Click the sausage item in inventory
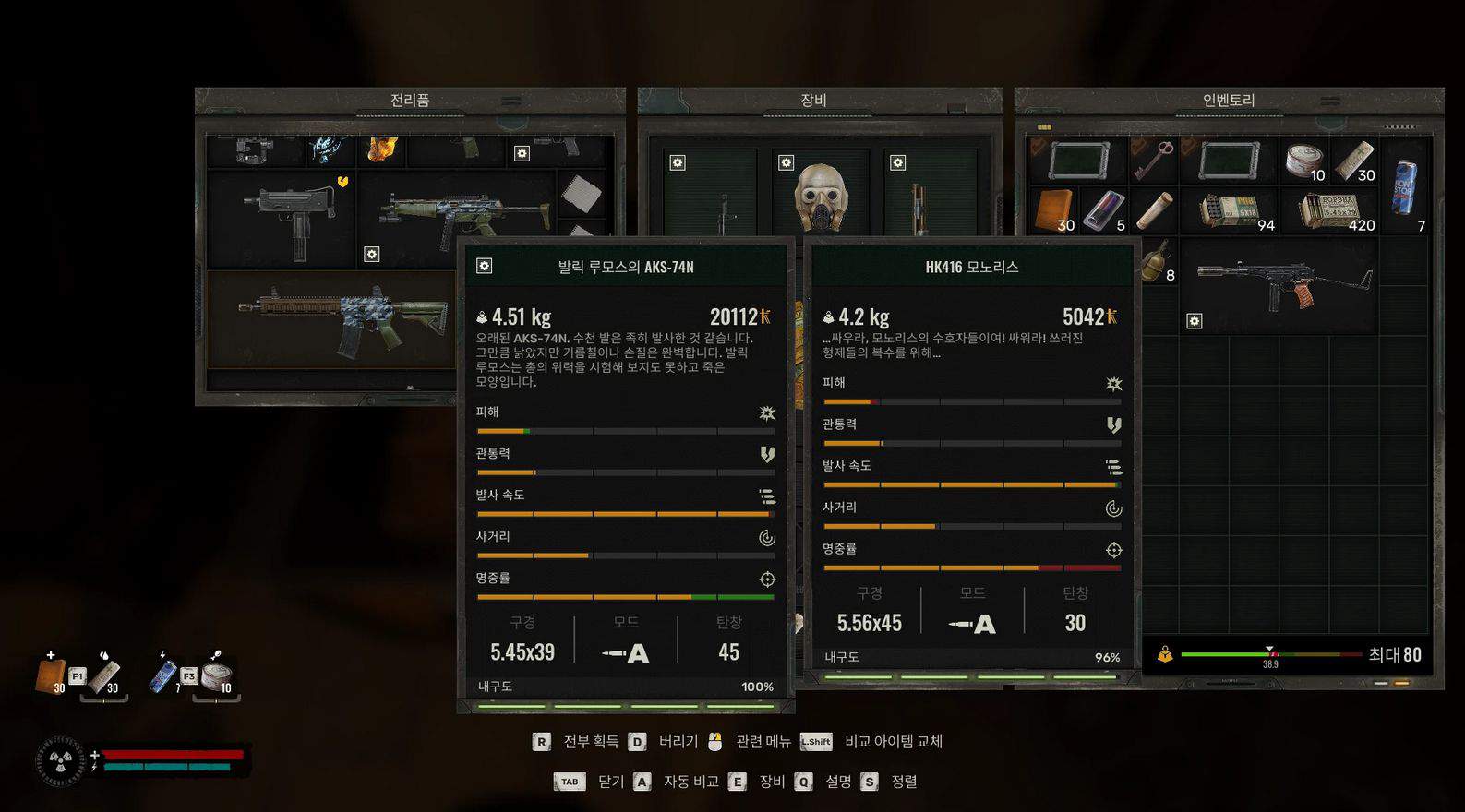The height and width of the screenshot is (812, 1465). [x=1153, y=209]
